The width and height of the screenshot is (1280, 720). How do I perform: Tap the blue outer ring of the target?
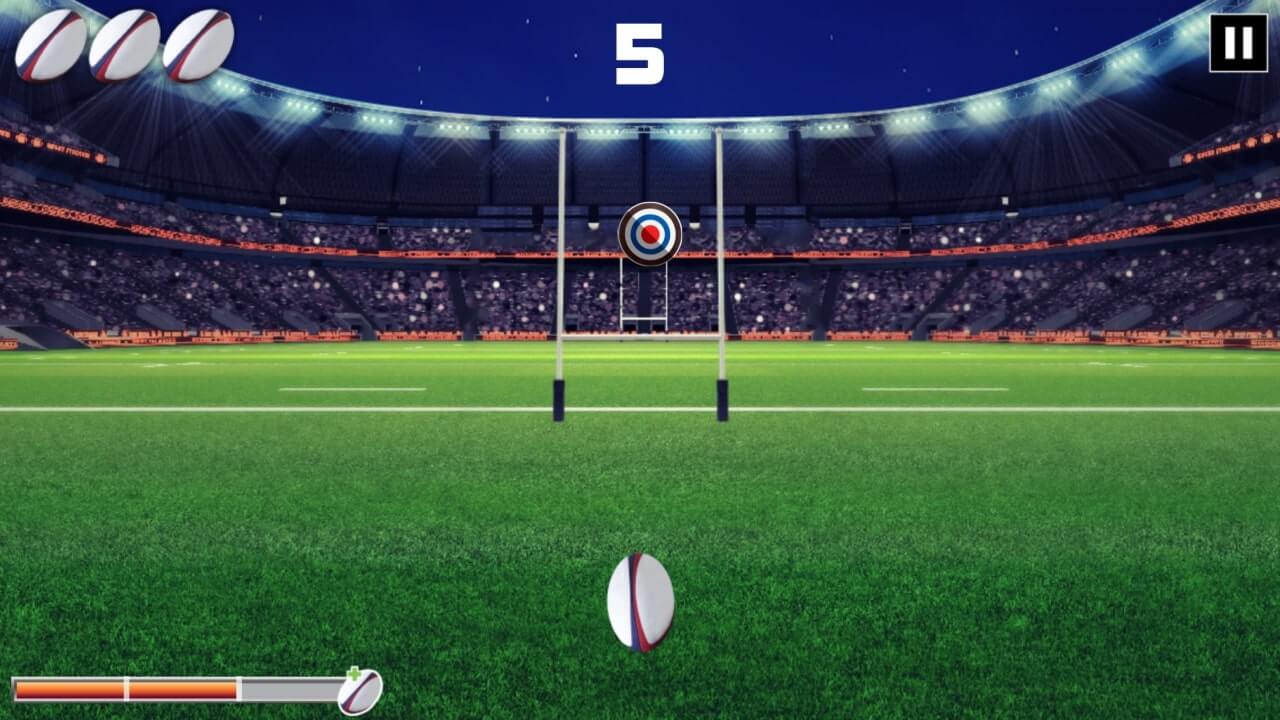click(x=649, y=218)
